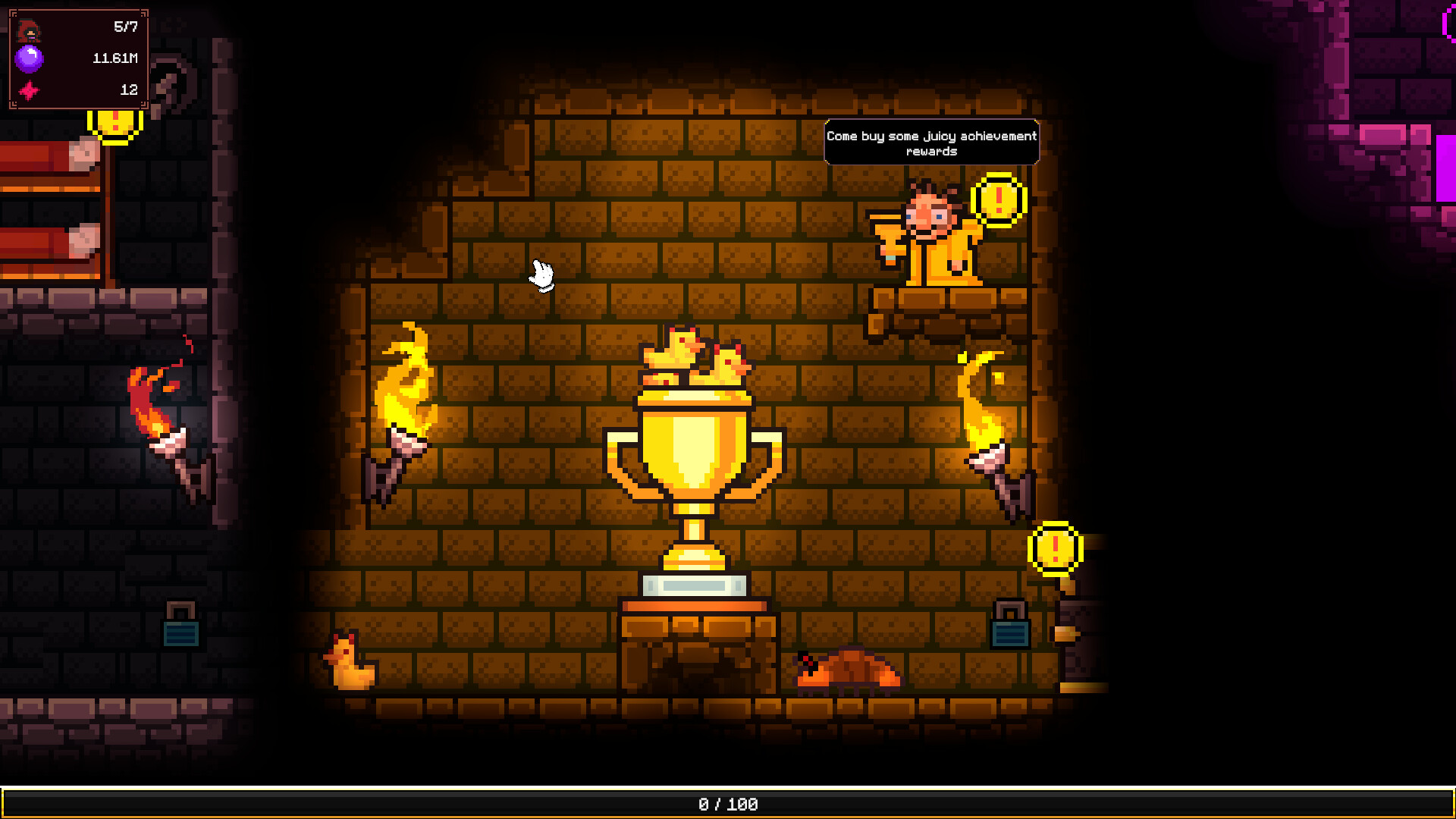This screenshot has width=1456, height=819.
Task: Open the achievement vendor's shop
Action: [x=931, y=235]
